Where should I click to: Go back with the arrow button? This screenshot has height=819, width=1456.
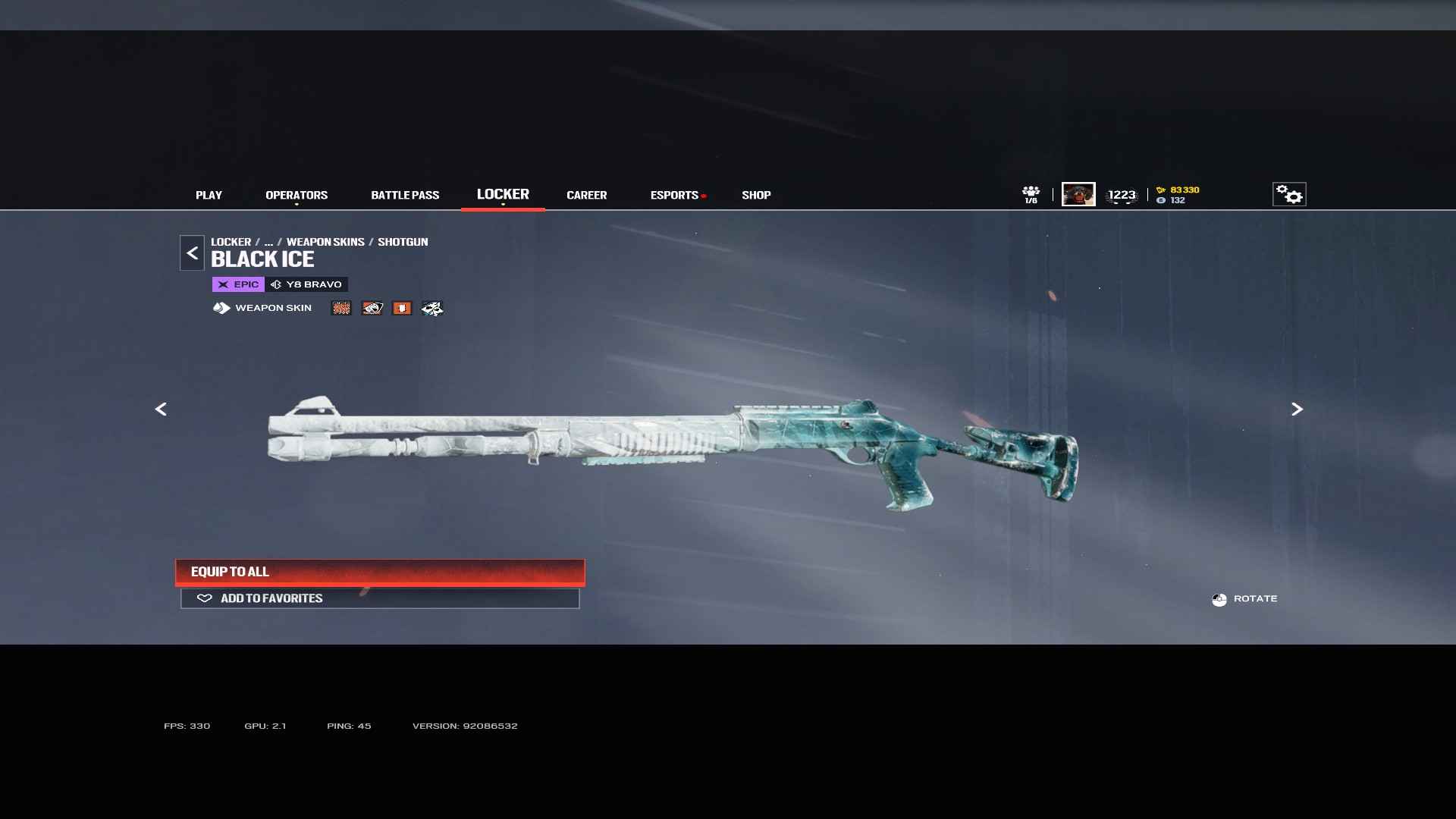click(x=192, y=253)
